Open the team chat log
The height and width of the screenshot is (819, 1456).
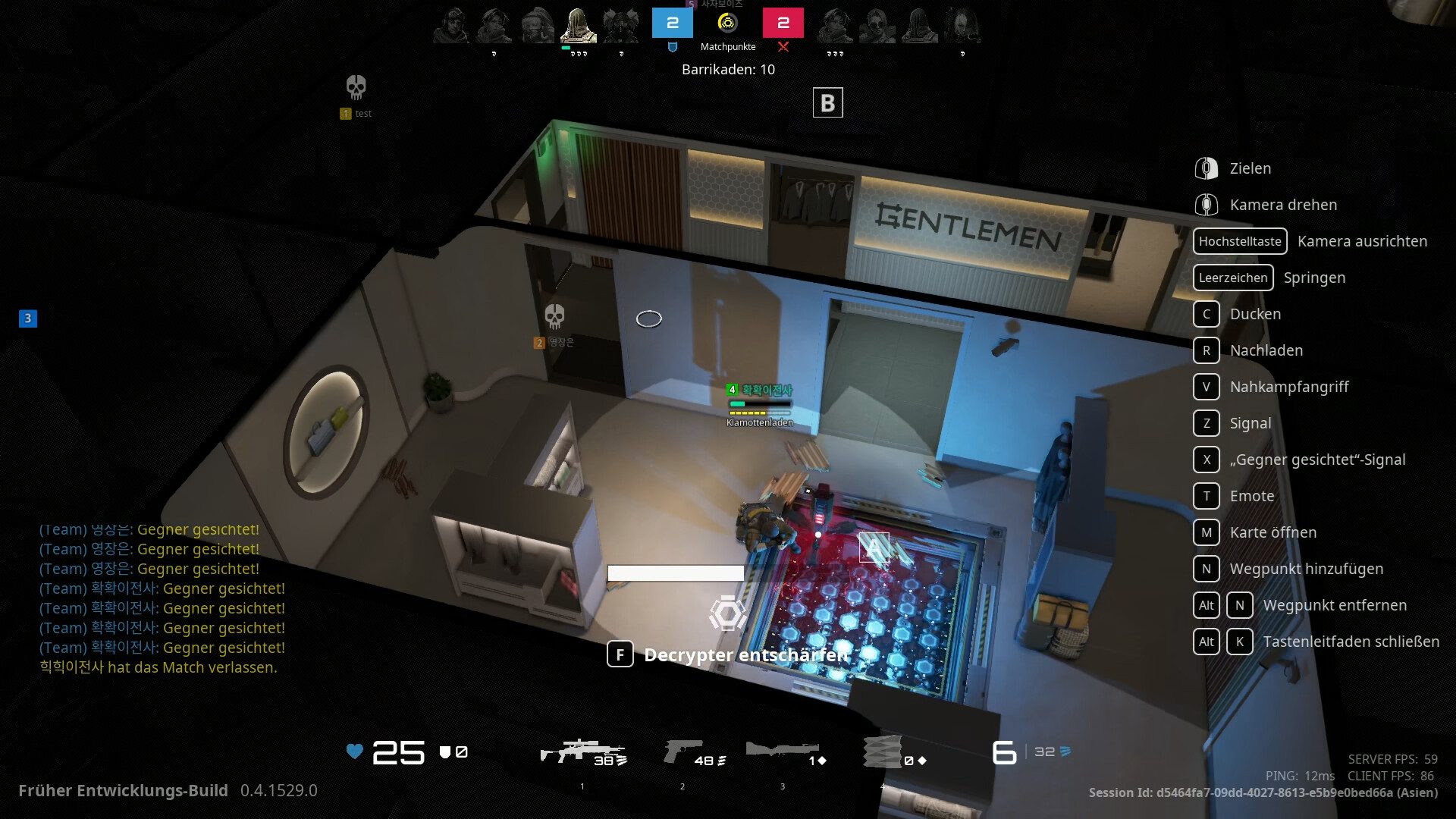tap(162, 598)
